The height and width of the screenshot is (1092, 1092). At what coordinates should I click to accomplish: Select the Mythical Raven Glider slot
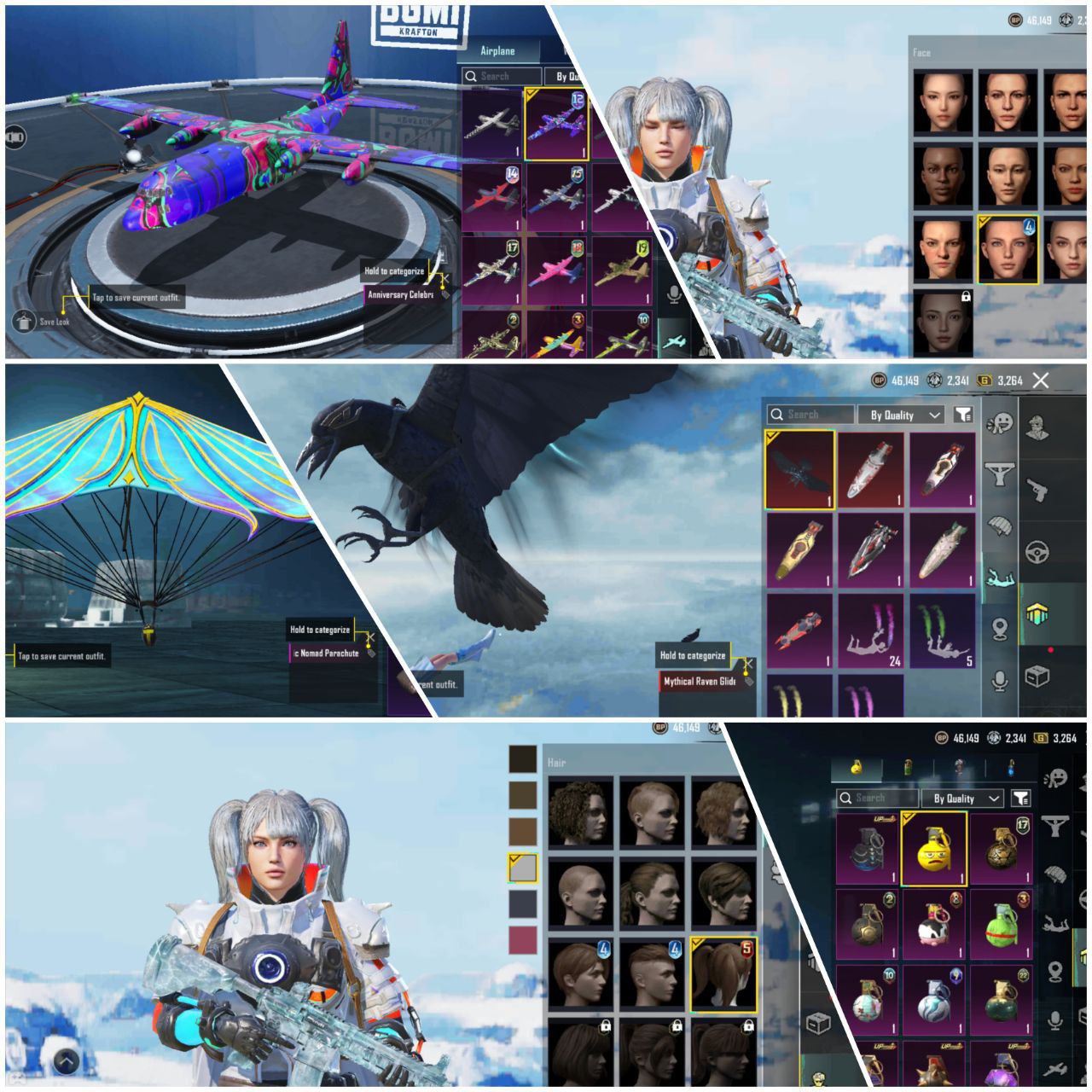[x=799, y=470]
